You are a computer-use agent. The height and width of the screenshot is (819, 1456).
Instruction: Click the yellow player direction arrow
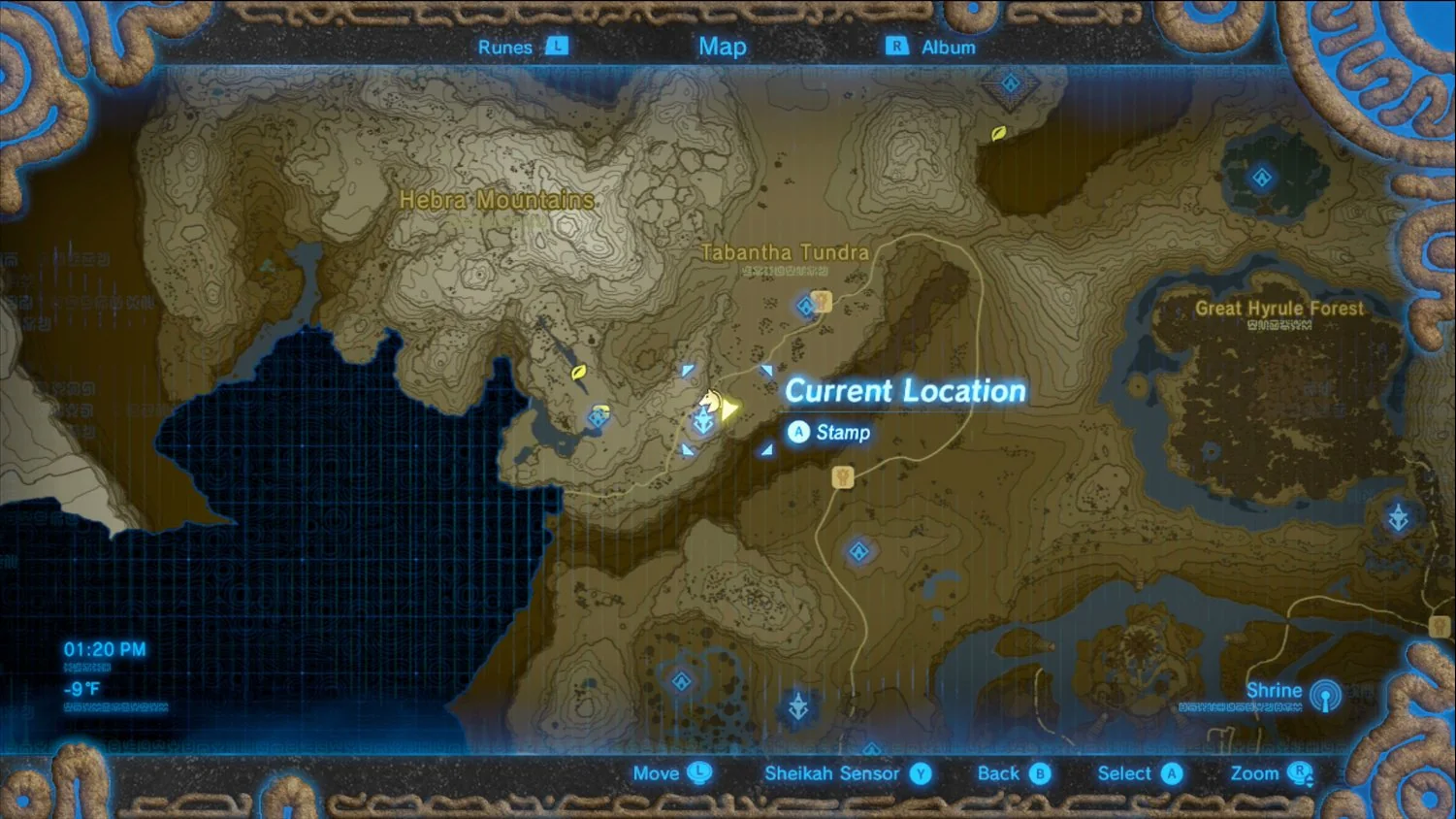(728, 409)
